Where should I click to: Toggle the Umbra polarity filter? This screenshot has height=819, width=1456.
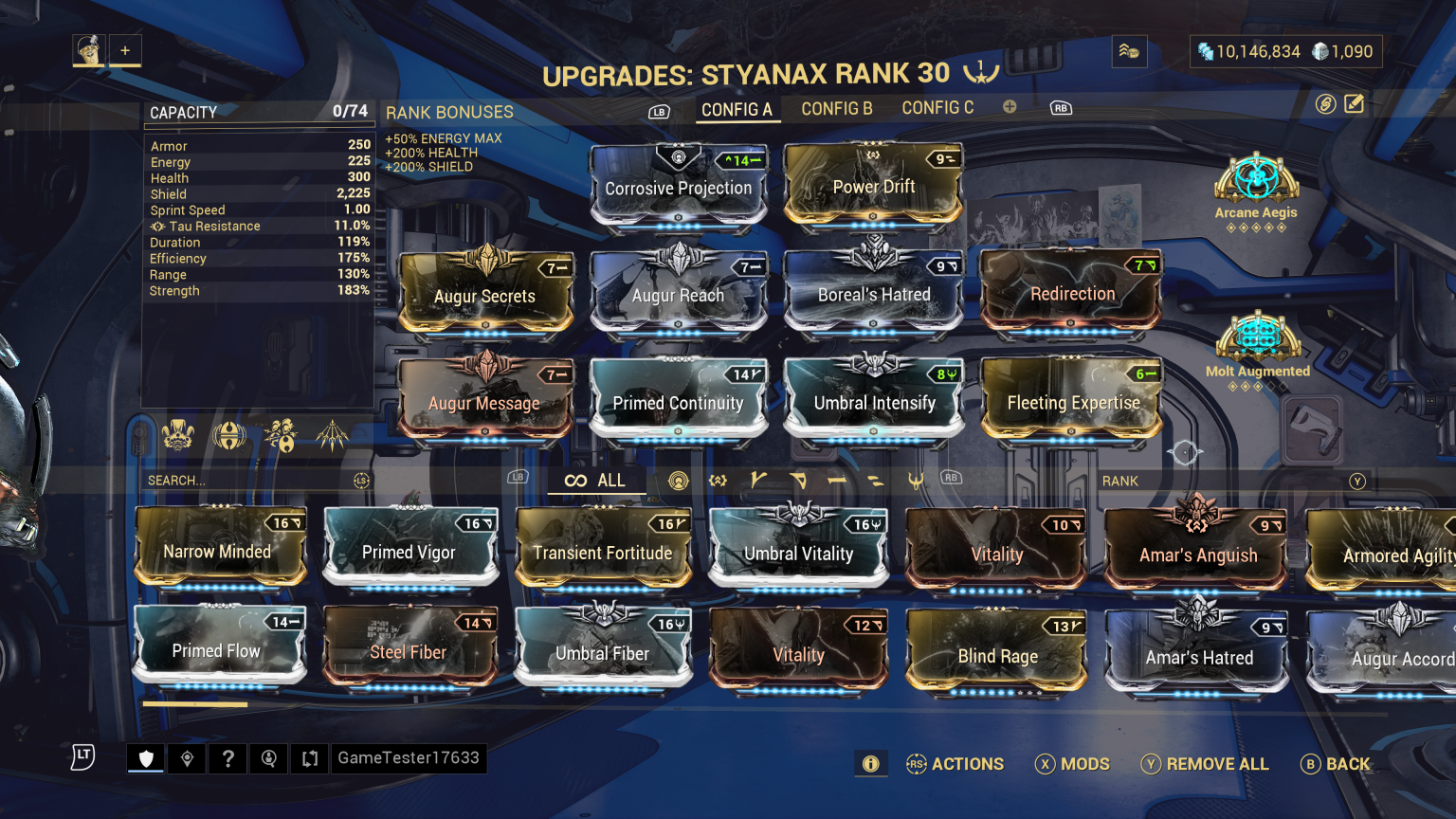pos(916,481)
